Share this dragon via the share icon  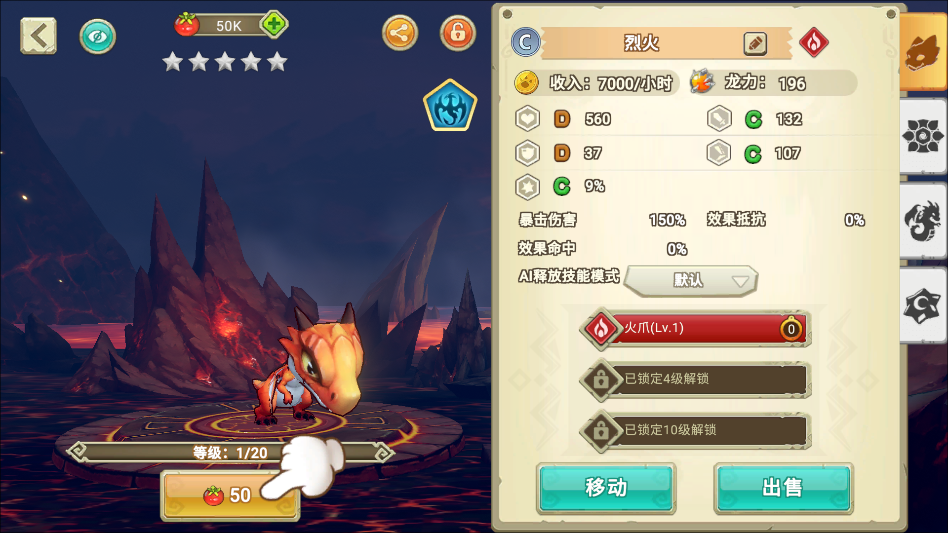[400, 33]
